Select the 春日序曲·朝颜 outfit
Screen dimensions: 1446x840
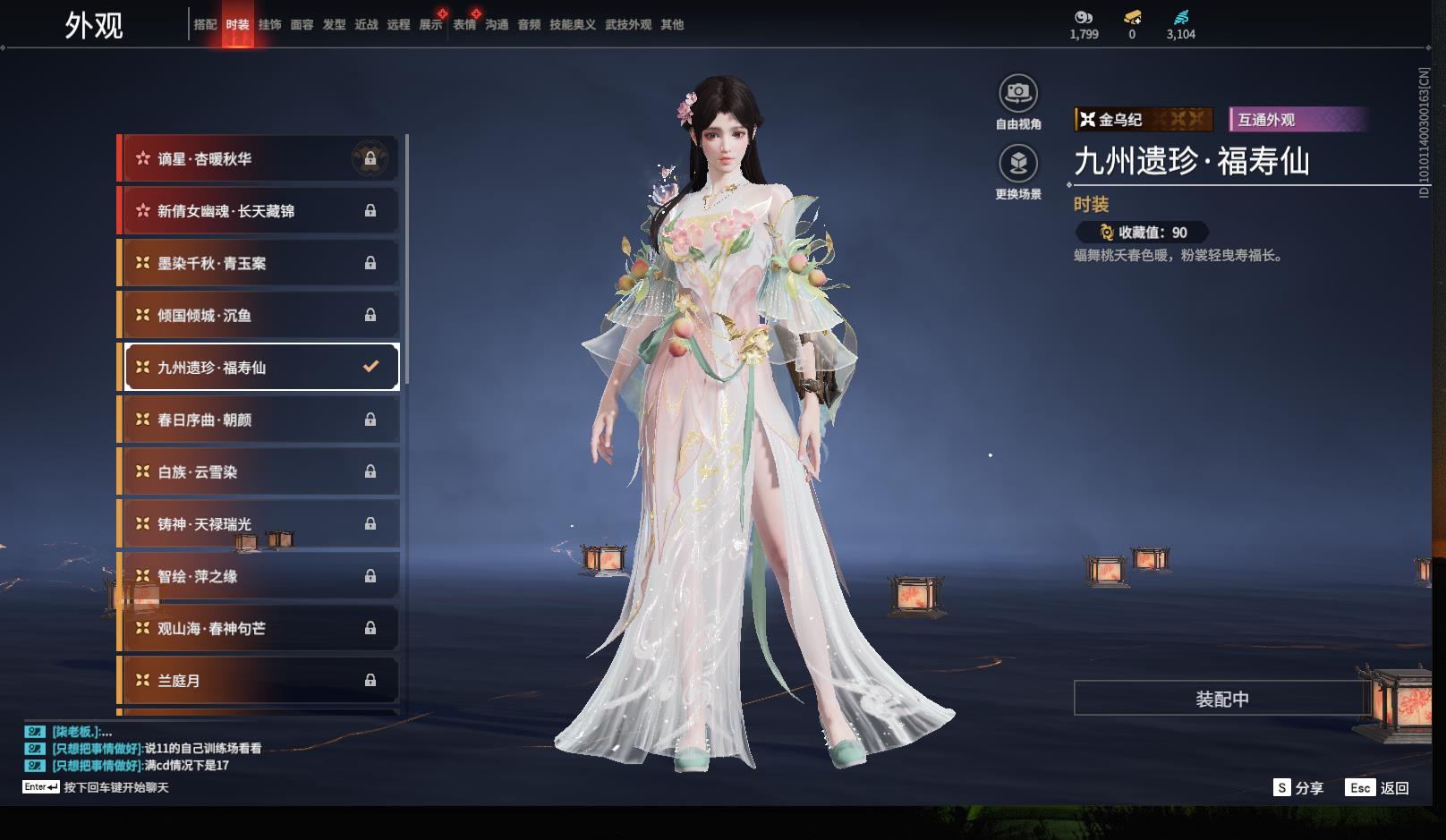[x=259, y=420]
